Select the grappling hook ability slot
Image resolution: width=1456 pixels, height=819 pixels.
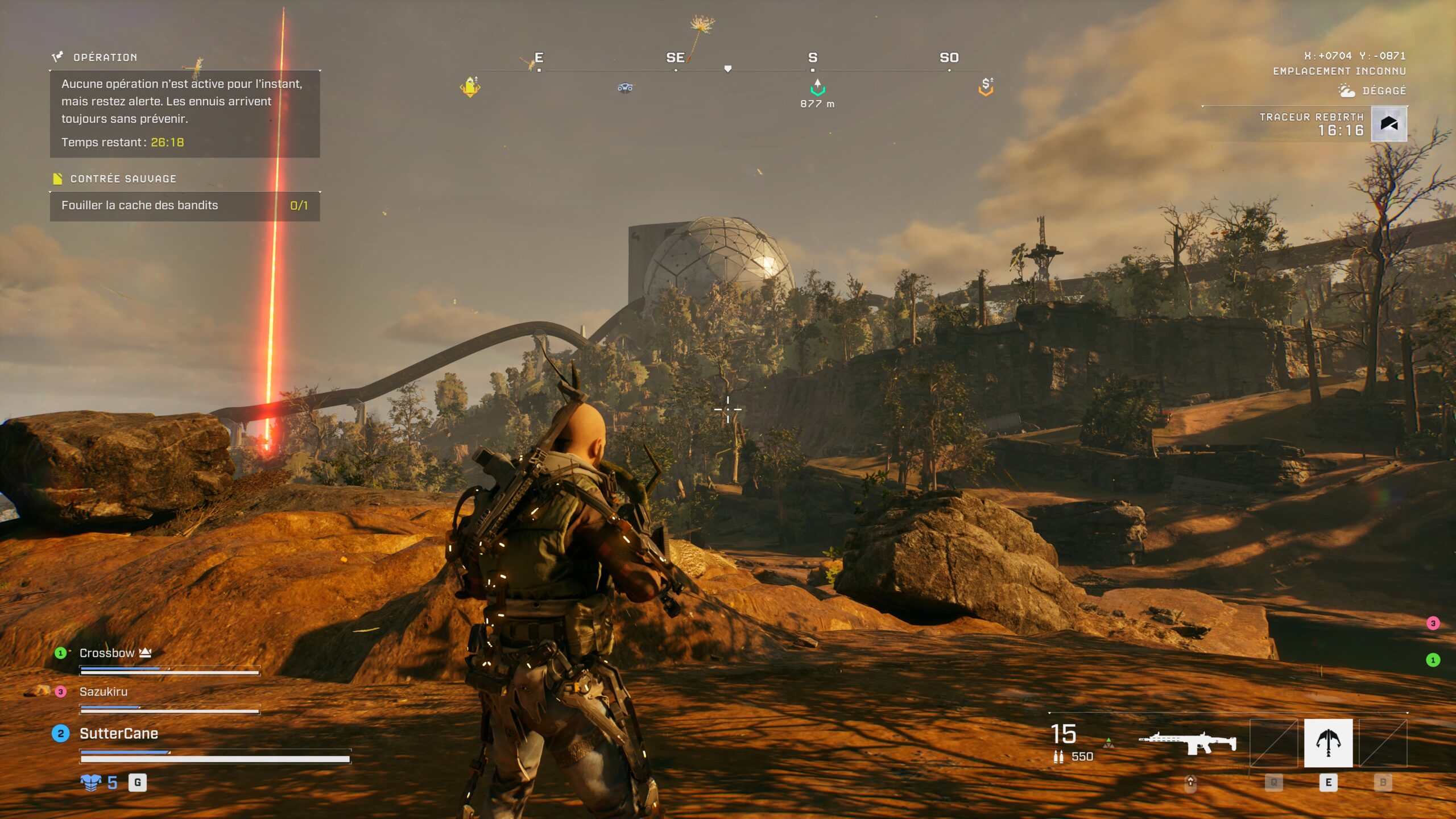1328,742
